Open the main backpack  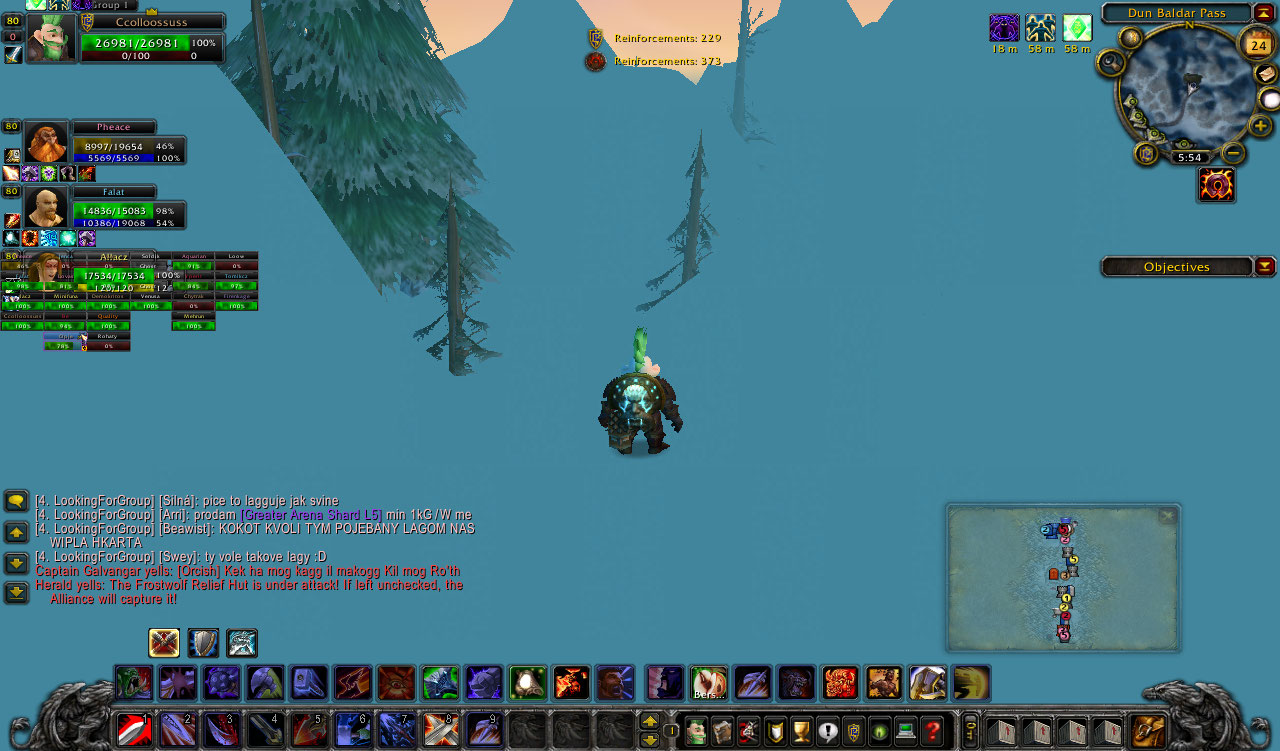[x=1149, y=731]
